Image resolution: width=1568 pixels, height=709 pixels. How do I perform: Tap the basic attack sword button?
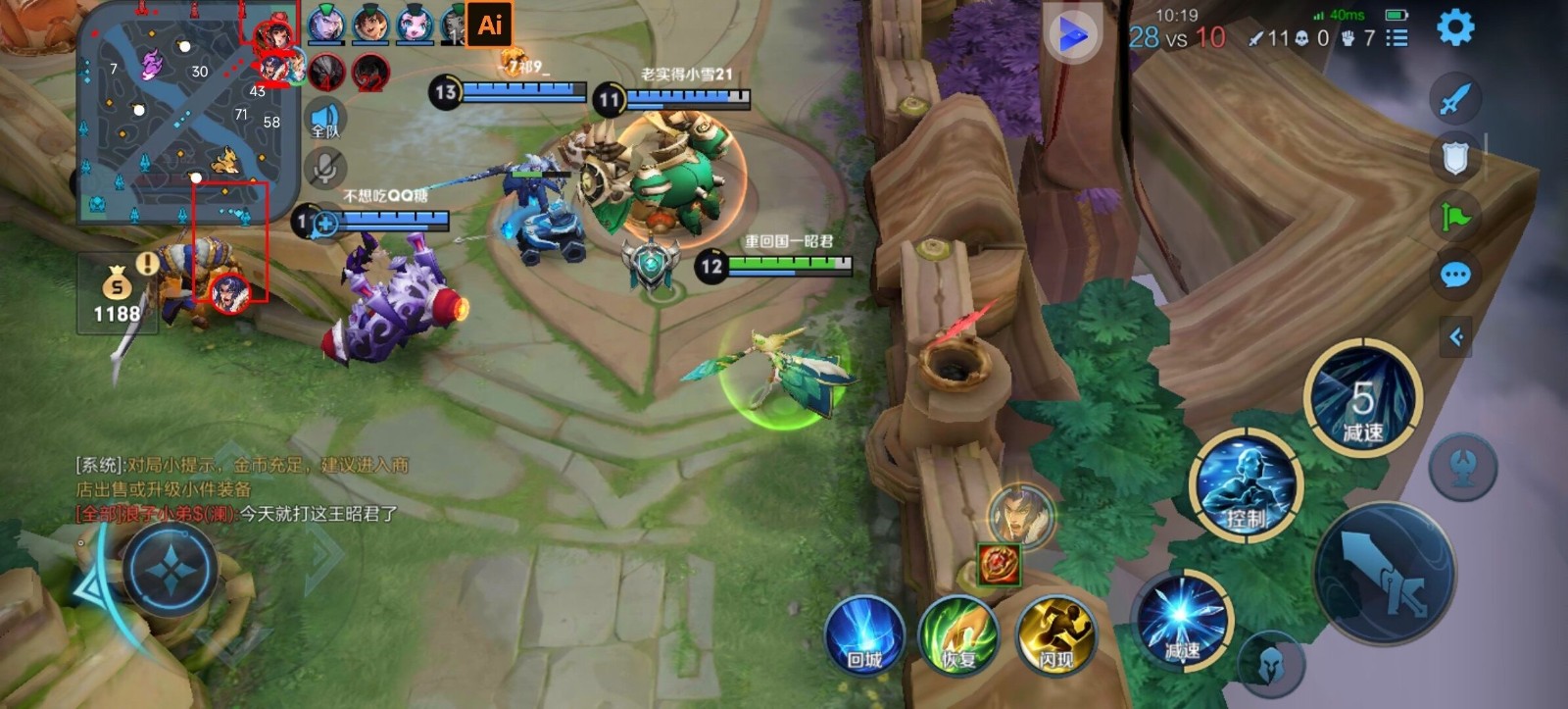1385,575
